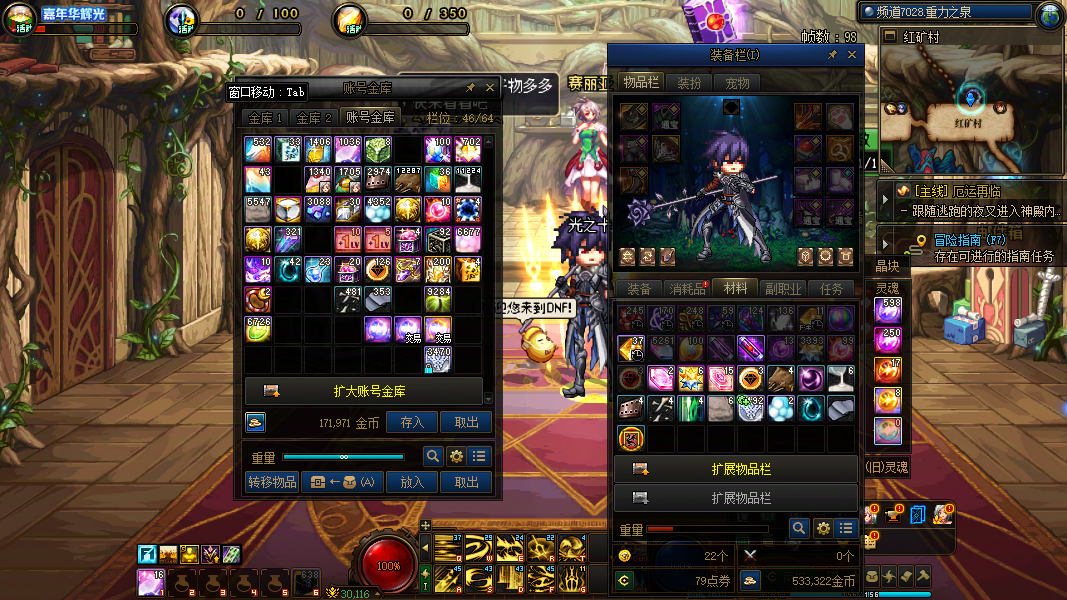Open the 宠物 pet tab
Image resolution: width=1067 pixels, height=600 pixels.
coord(737,83)
